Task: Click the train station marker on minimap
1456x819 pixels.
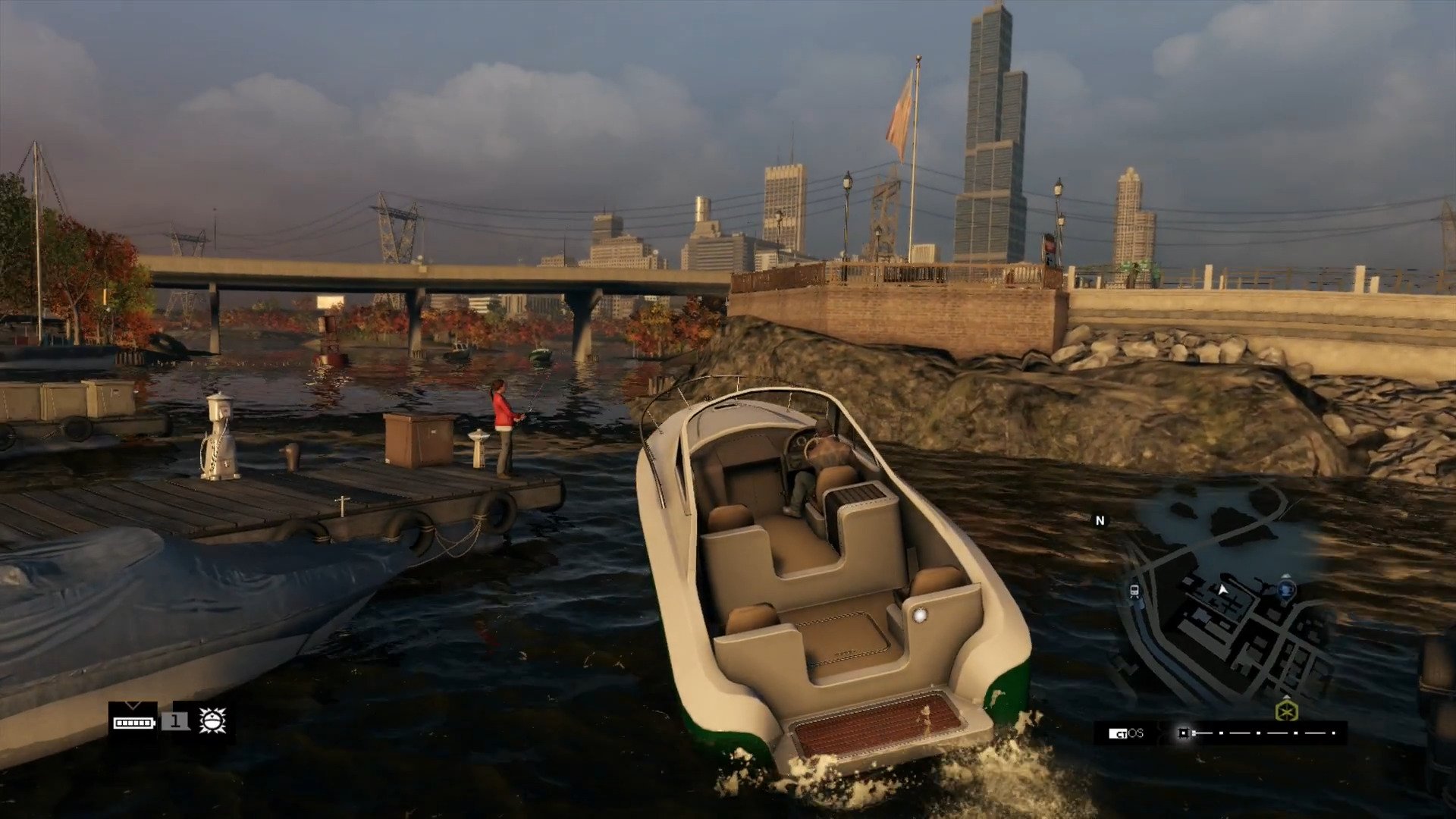Action: point(1134,591)
